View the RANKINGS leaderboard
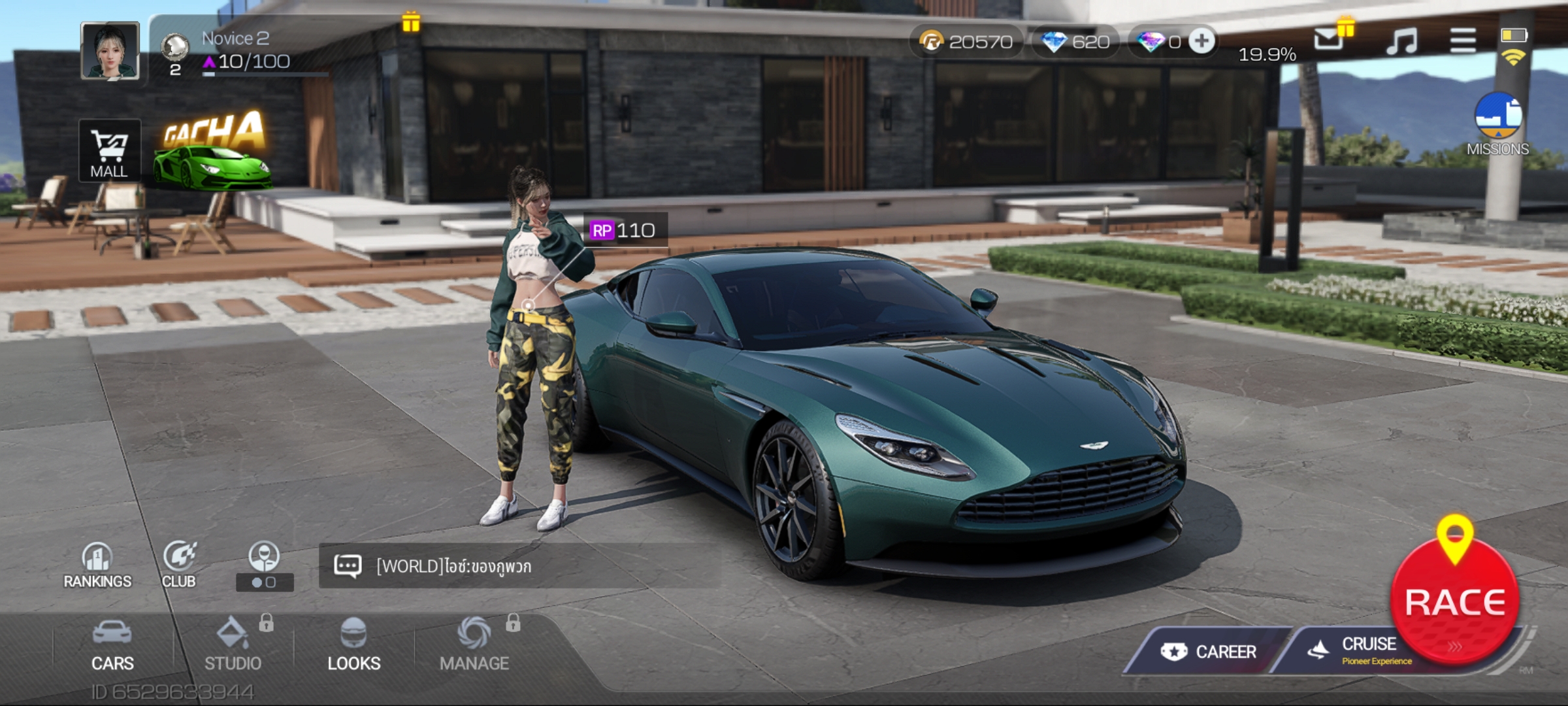 click(x=97, y=565)
